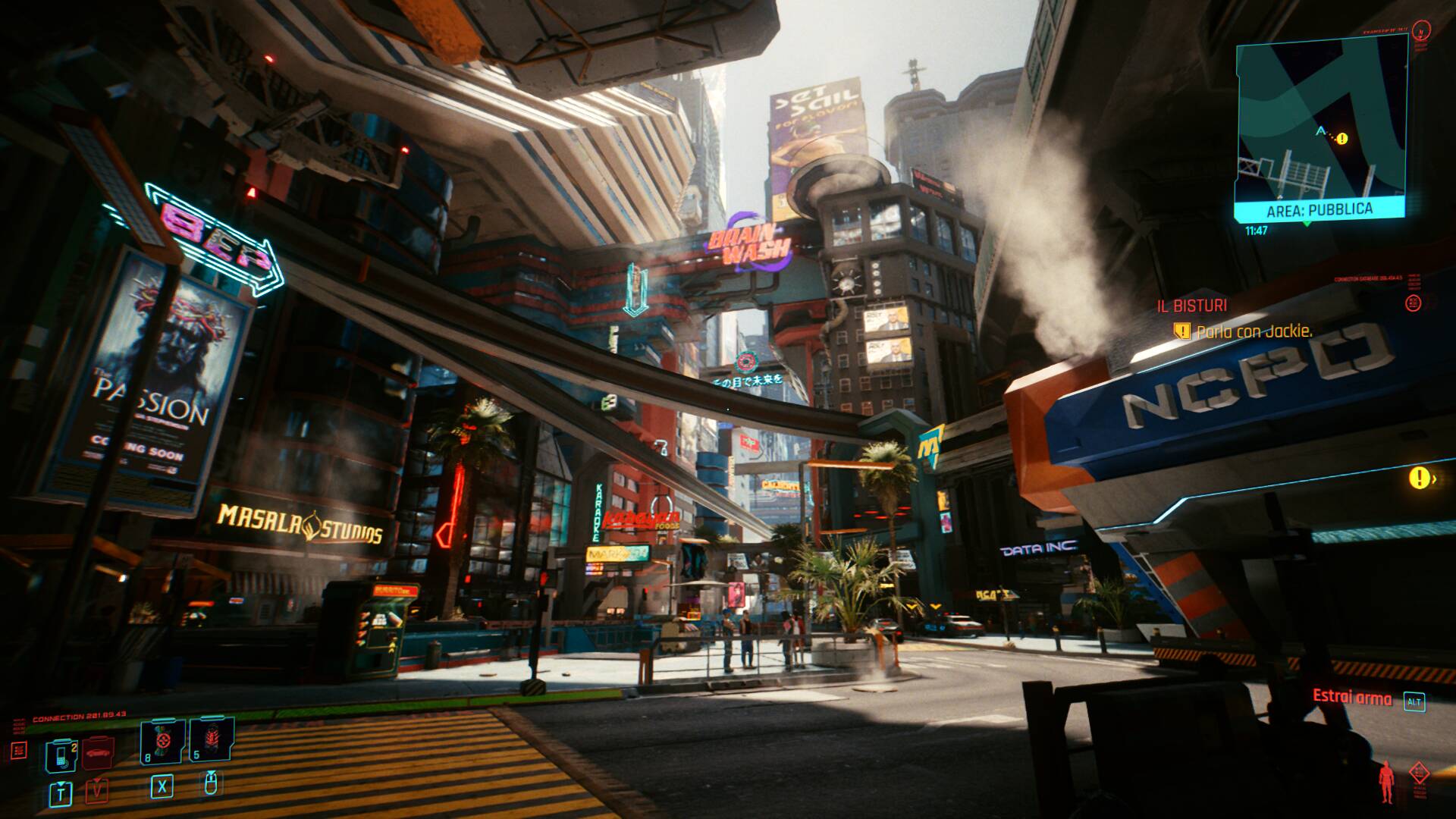
Task: Click the arrow above the T key icon
Action: tap(60, 783)
